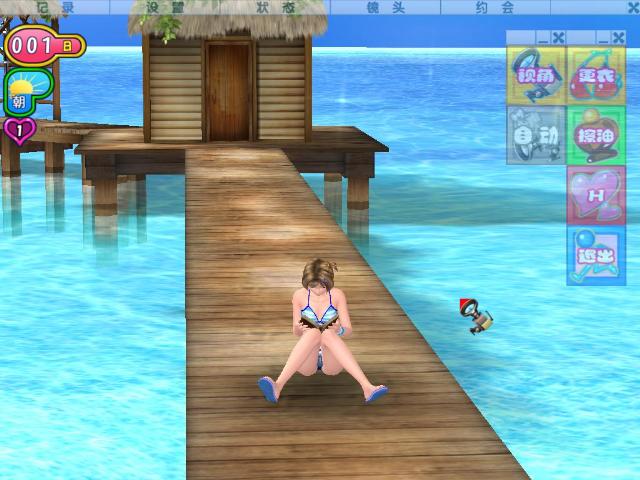Click the blue 退出 exit button
This screenshot has height=480, width=640.
click(596, 254)
